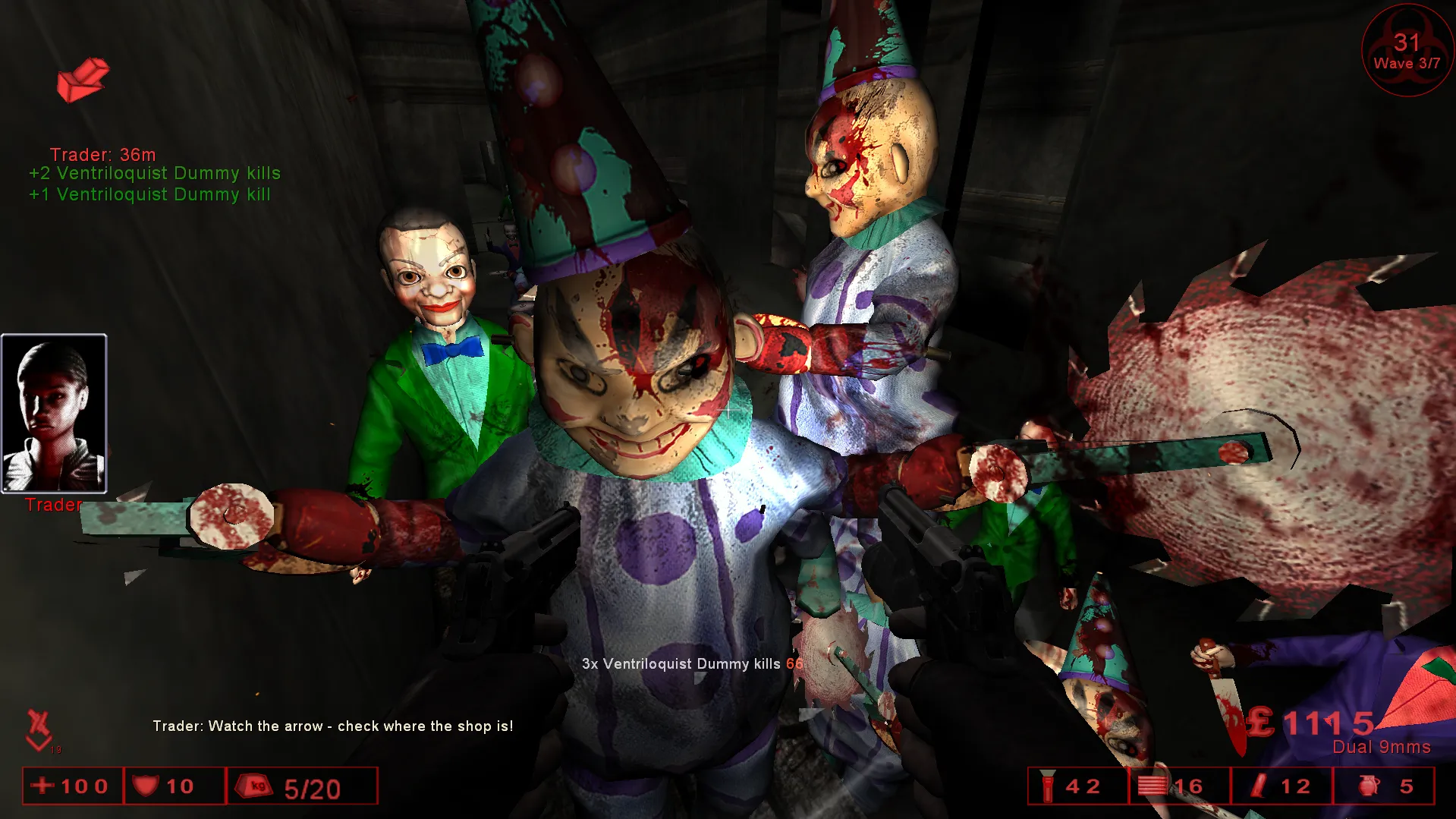Select the single clip ammo icon

click(x=1259, y=786)
